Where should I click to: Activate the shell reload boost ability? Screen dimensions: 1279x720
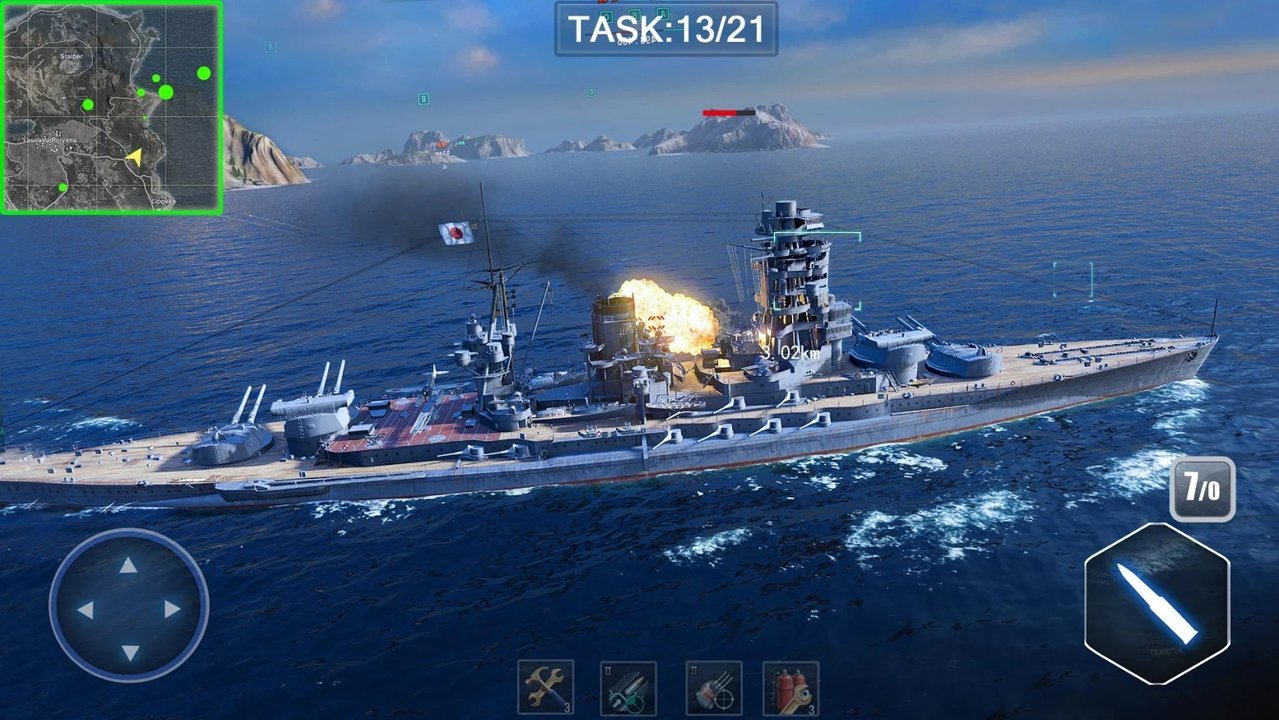pos(628,688)
